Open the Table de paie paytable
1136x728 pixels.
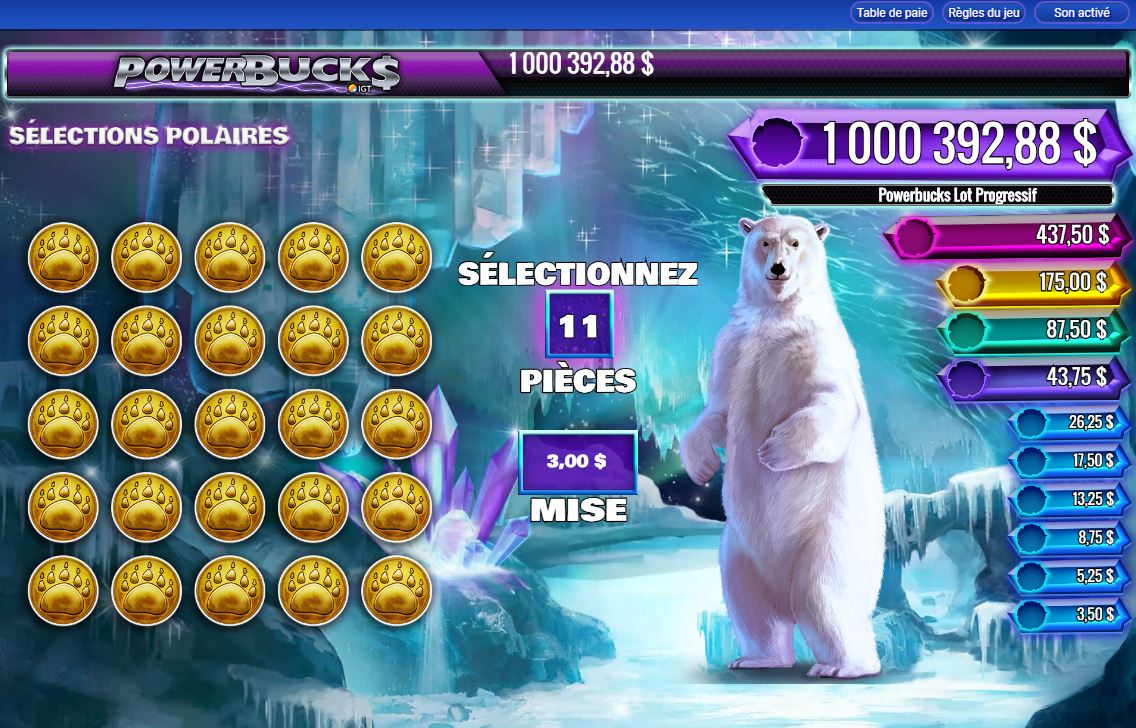click(892, 13)
